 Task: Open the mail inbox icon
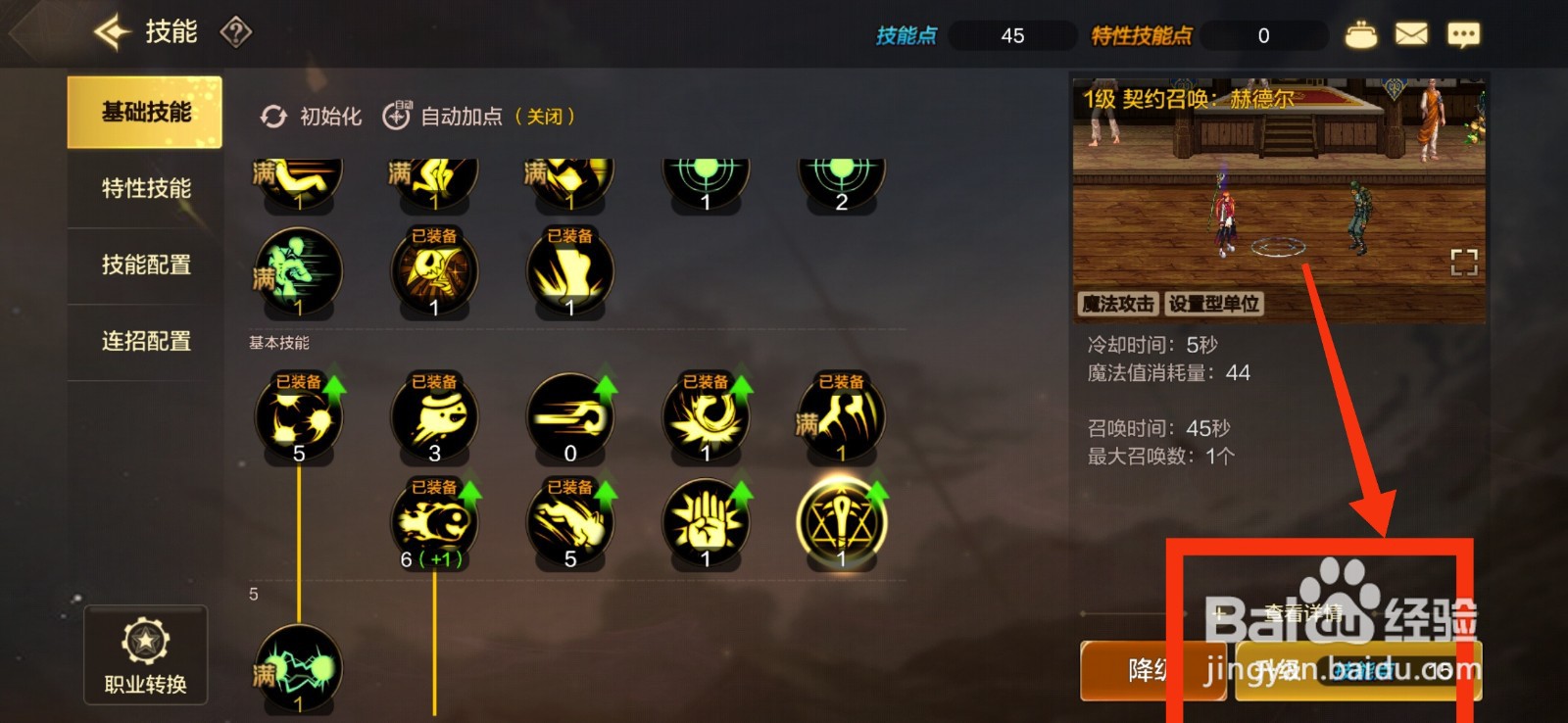tap(1411, 32)
